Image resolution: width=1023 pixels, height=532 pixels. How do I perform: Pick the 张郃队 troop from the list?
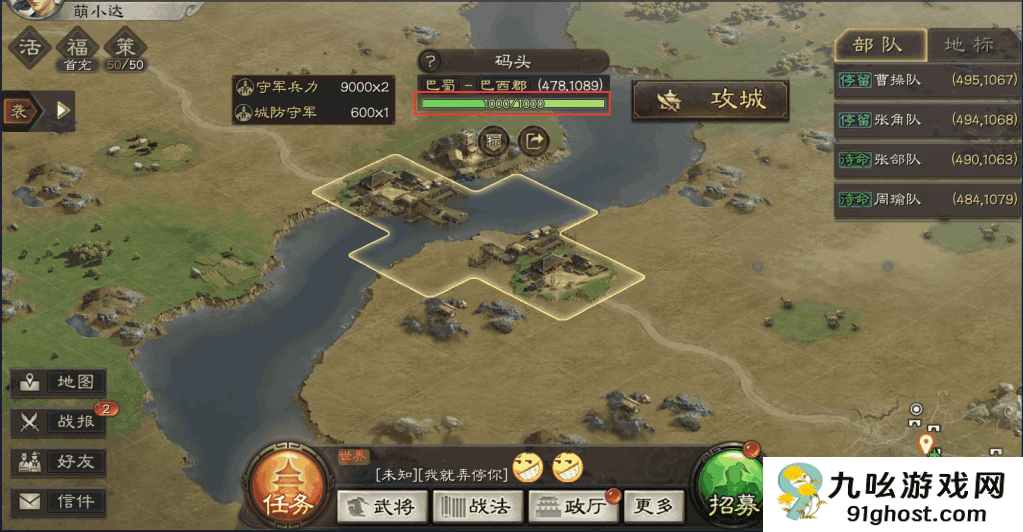(x=927, y=159)
